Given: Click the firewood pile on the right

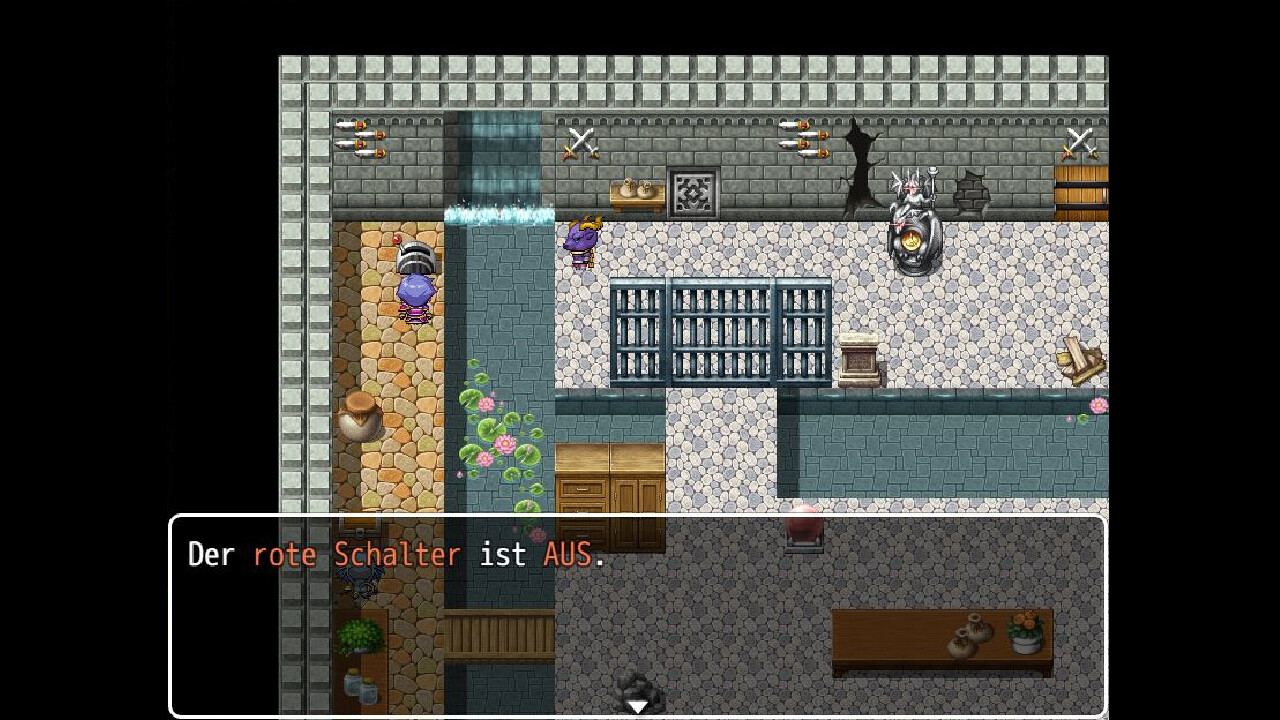Looking at the screenshot, I should (1080, 357).
